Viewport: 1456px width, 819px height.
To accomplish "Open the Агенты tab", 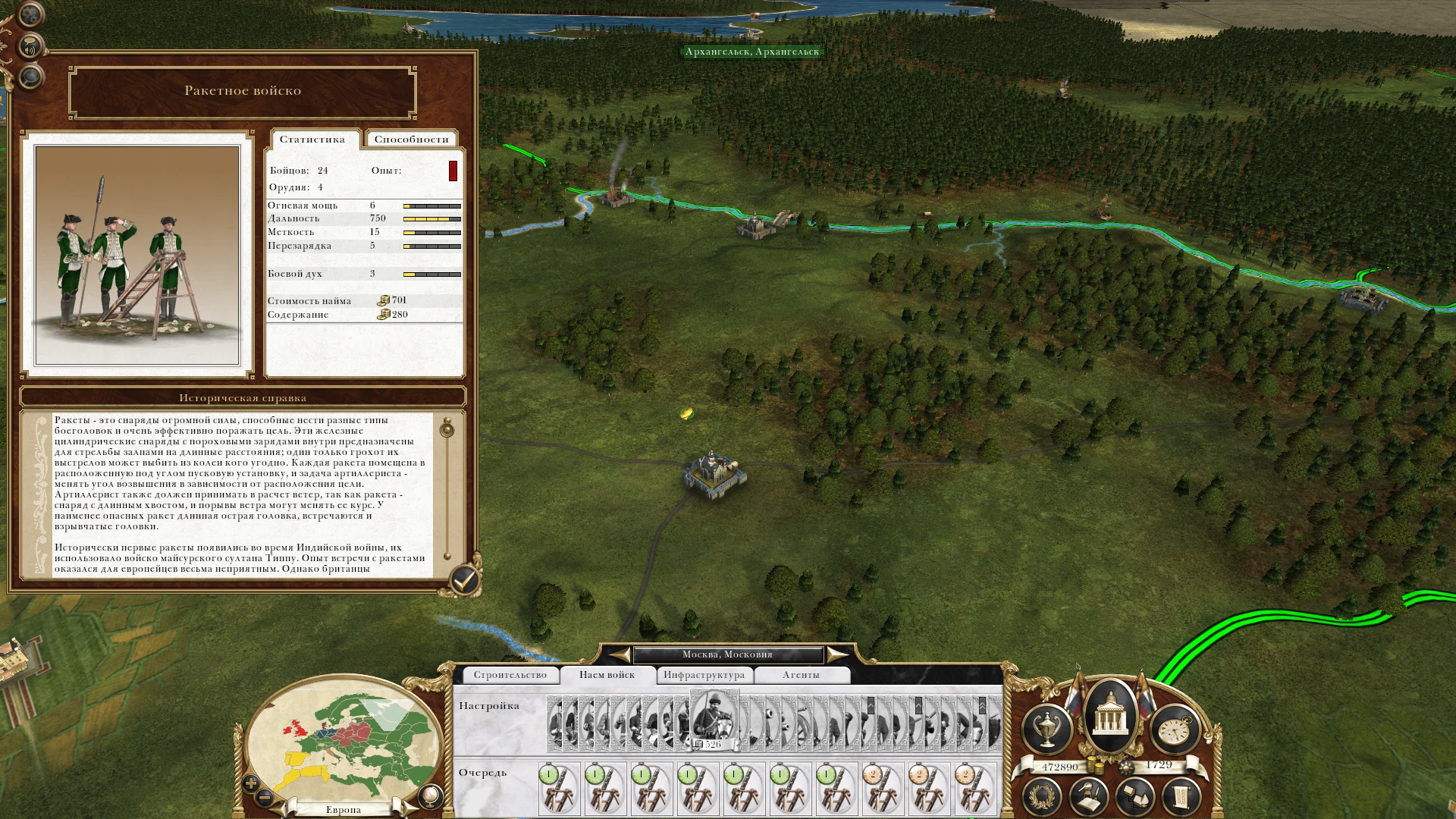I will (802, 674).
